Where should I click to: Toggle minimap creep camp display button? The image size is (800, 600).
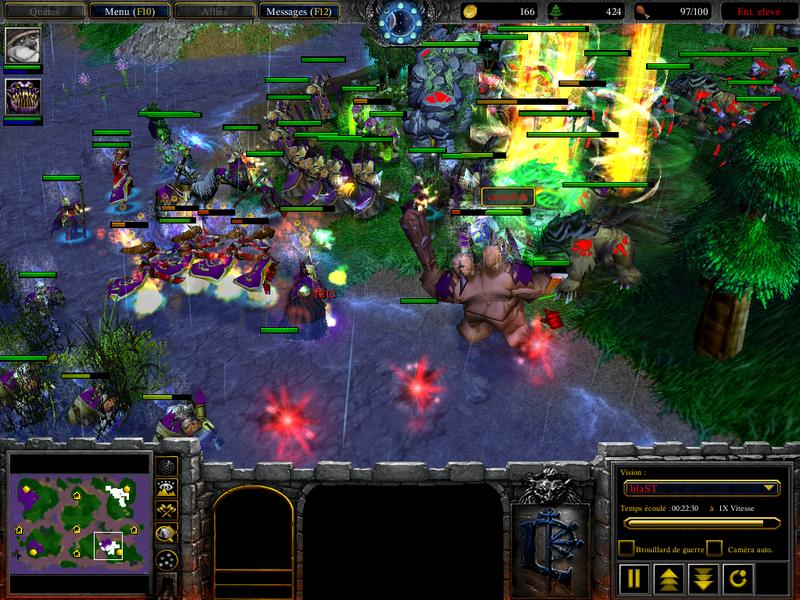pyautogui.click(x=167, y=533)
